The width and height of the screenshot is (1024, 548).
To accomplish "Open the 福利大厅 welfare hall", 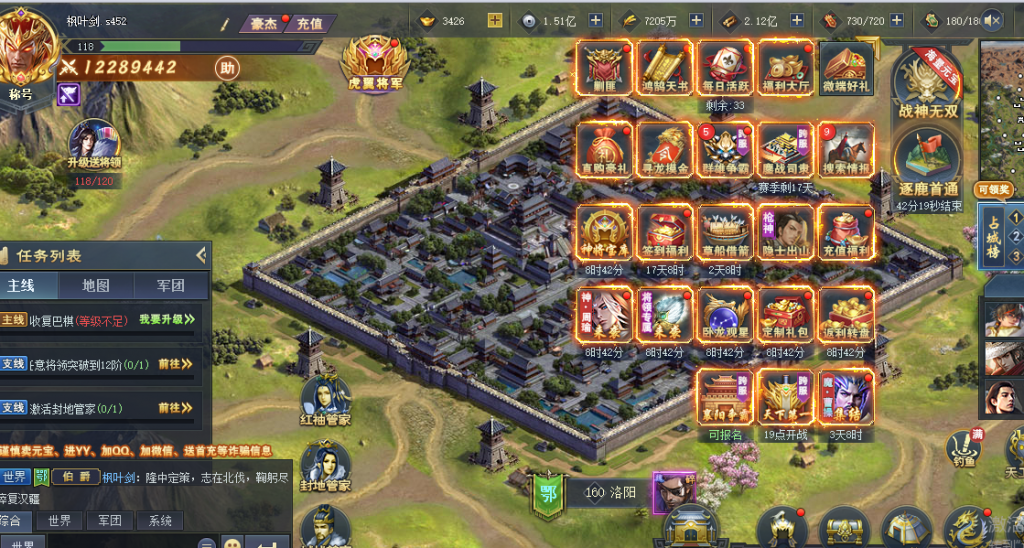I will (x=785, y=68).
